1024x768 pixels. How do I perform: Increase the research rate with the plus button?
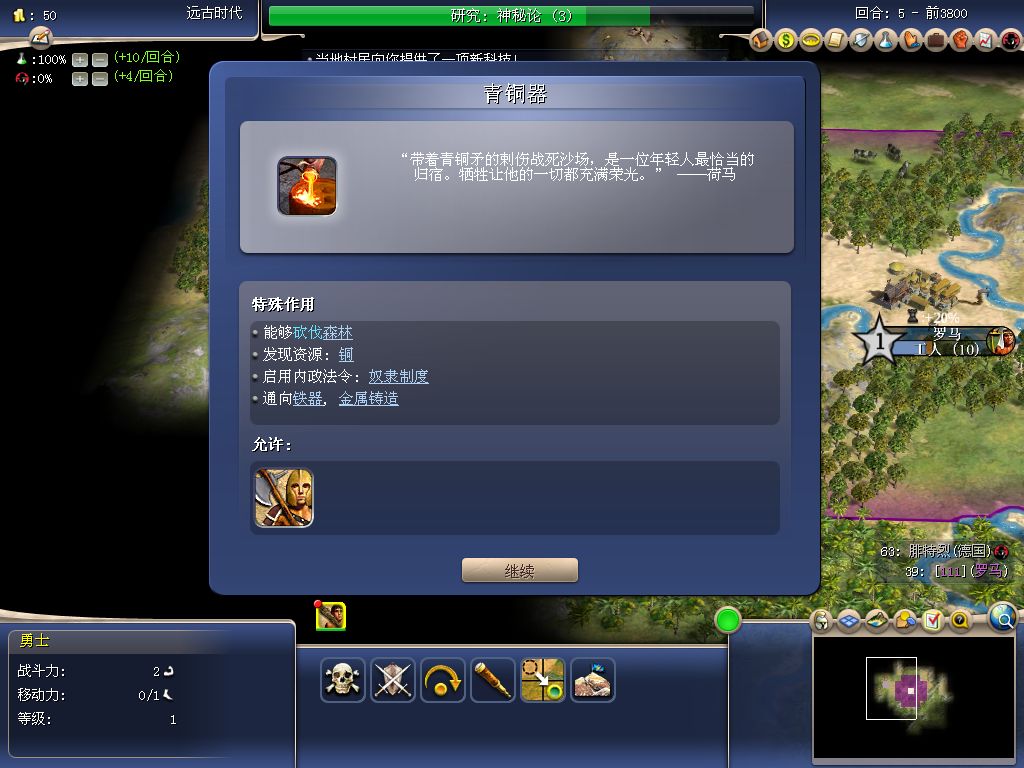pyautogui.click(x=80, y=60)
